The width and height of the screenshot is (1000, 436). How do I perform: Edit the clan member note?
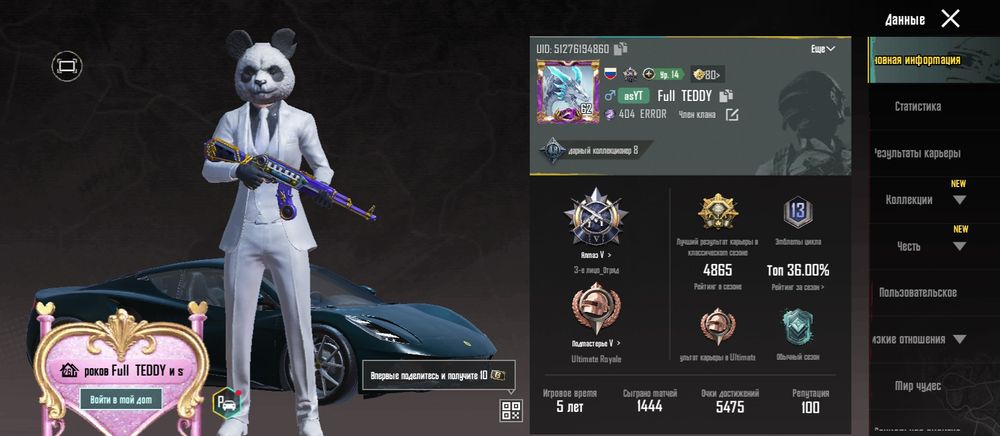click(732, 114)
